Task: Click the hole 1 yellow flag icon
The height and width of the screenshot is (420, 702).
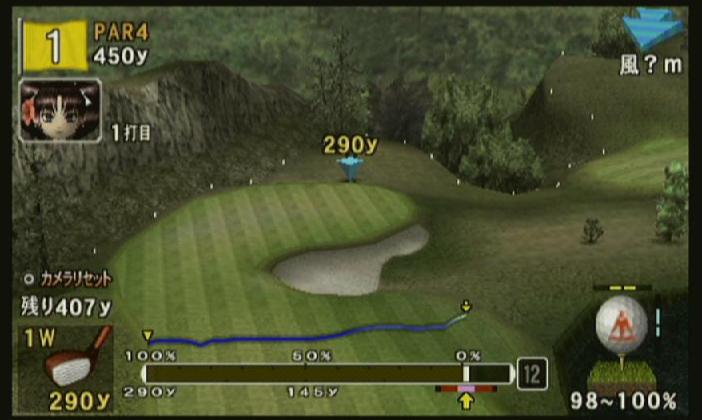Action: pos(50,47)
